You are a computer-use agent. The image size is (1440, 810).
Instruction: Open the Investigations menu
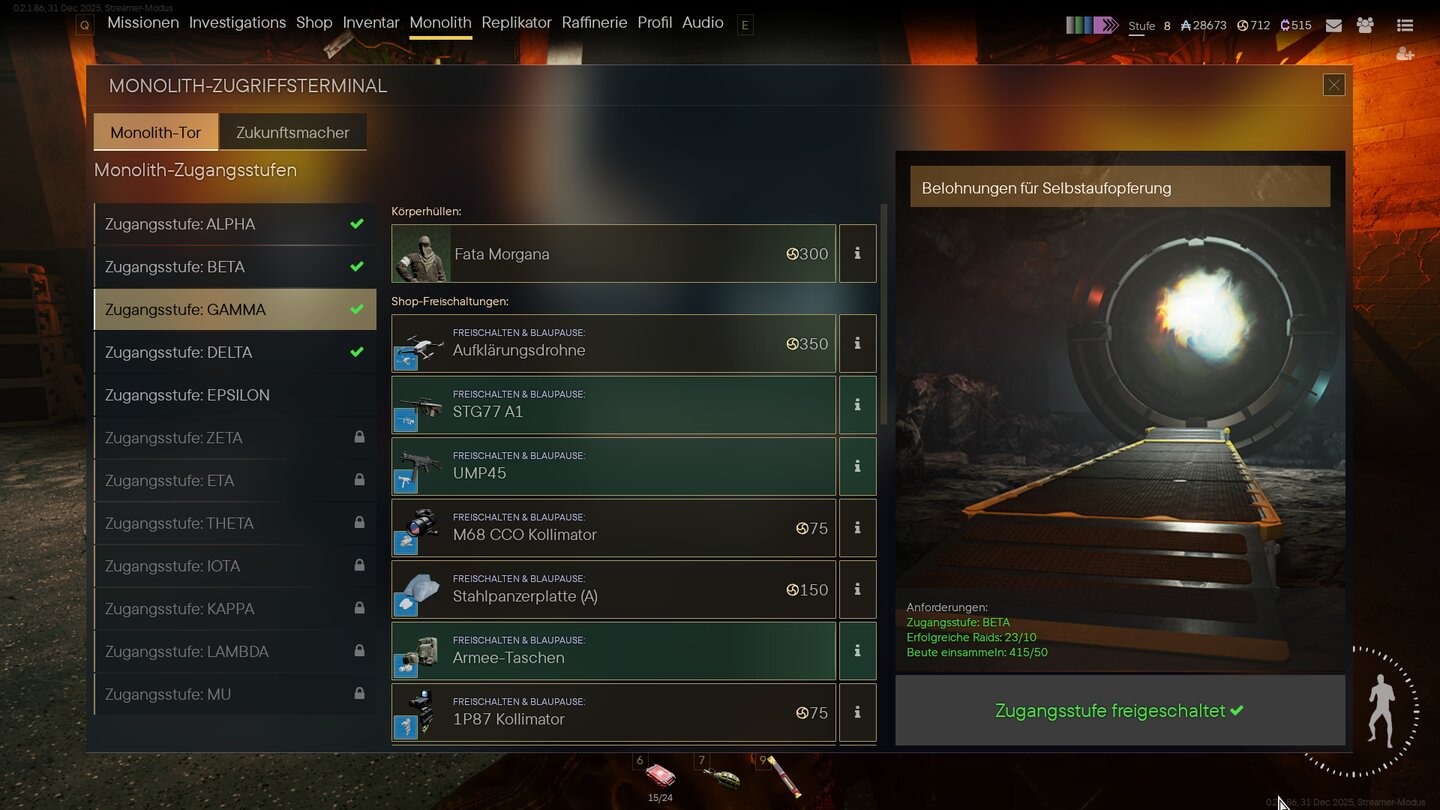click(x=237, y=23)
